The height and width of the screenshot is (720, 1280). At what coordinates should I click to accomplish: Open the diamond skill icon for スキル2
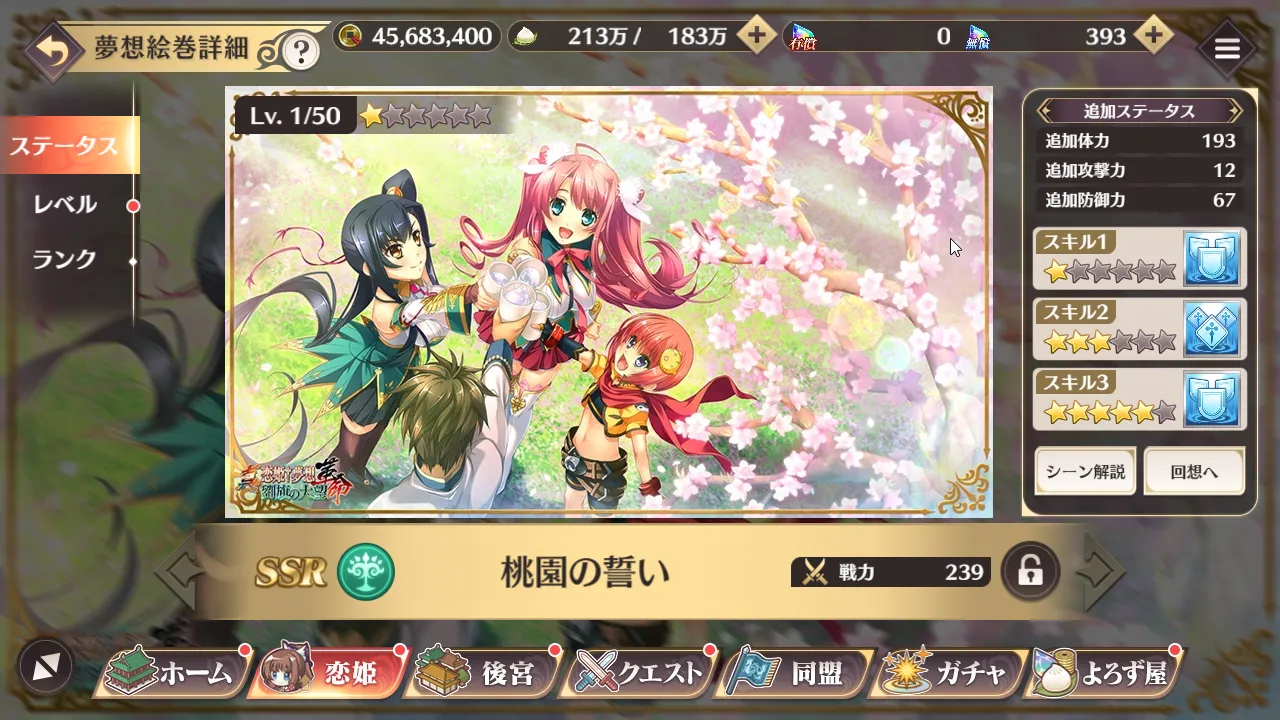click(1213, 328)
